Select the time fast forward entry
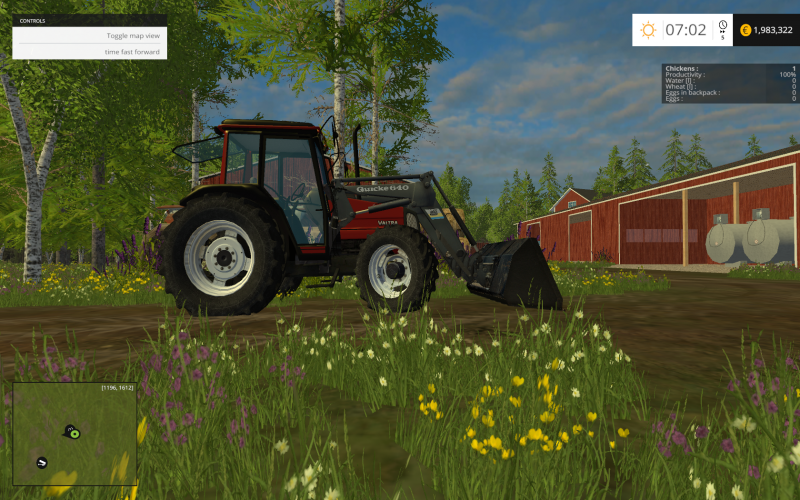The image size is (800, 500). 132,51
